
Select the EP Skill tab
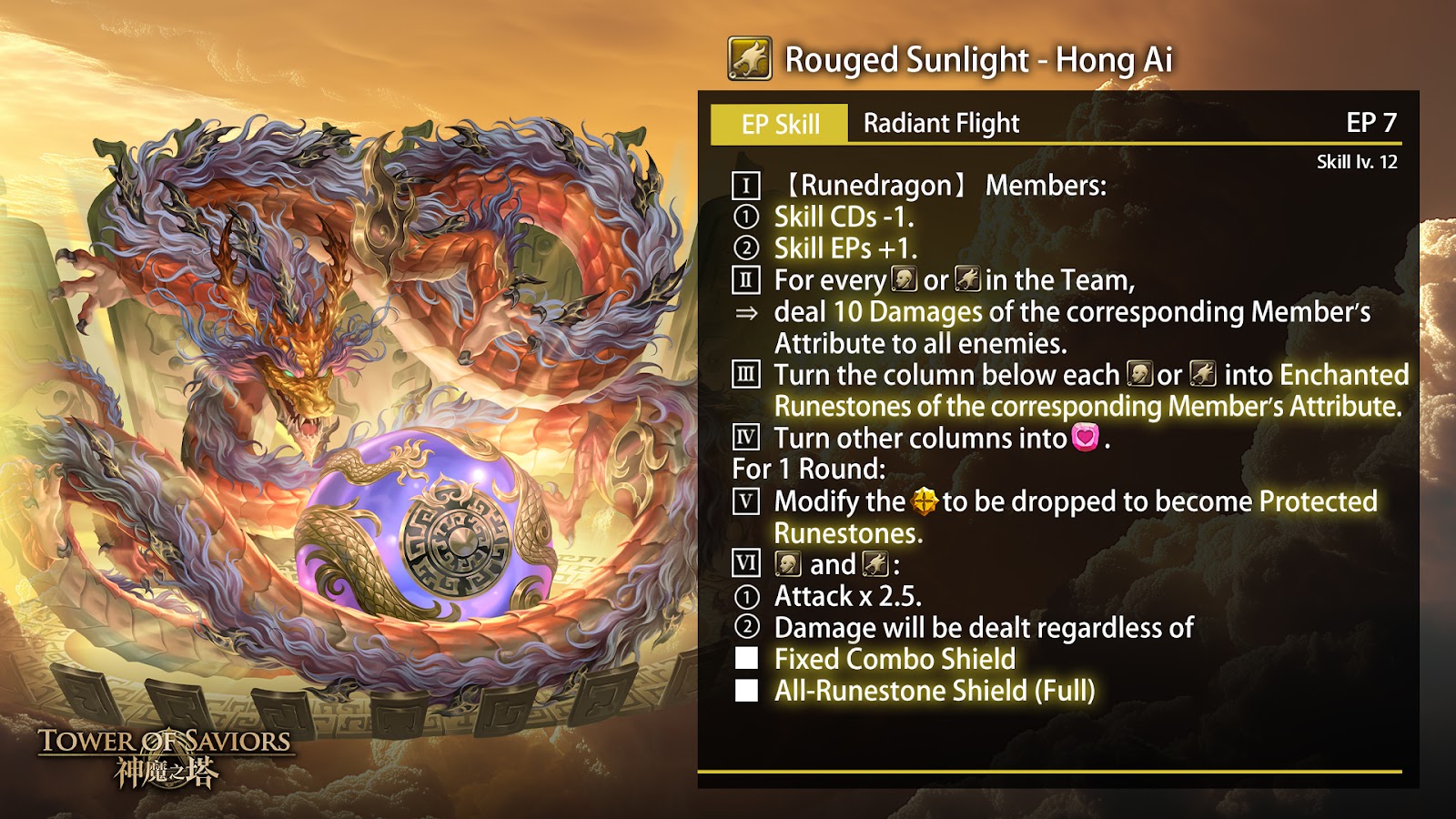[780, 124]
